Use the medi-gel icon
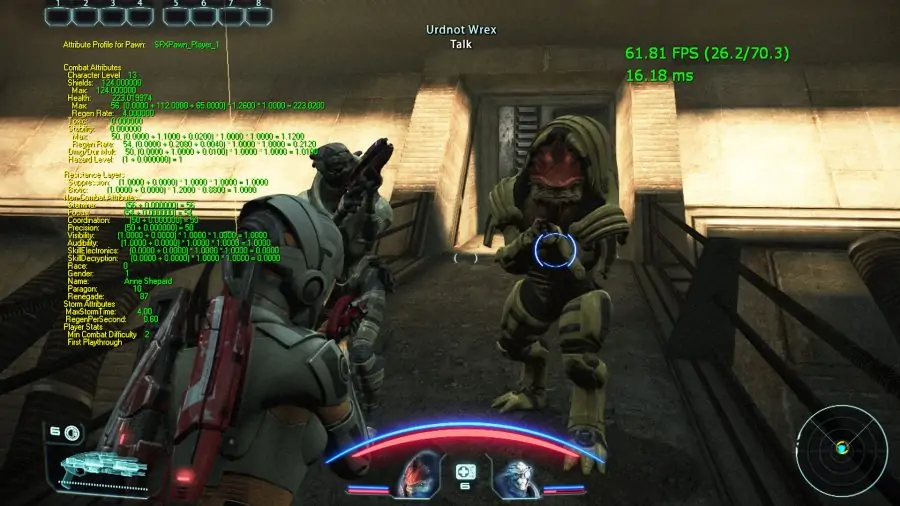 click(x=465, y=471)
